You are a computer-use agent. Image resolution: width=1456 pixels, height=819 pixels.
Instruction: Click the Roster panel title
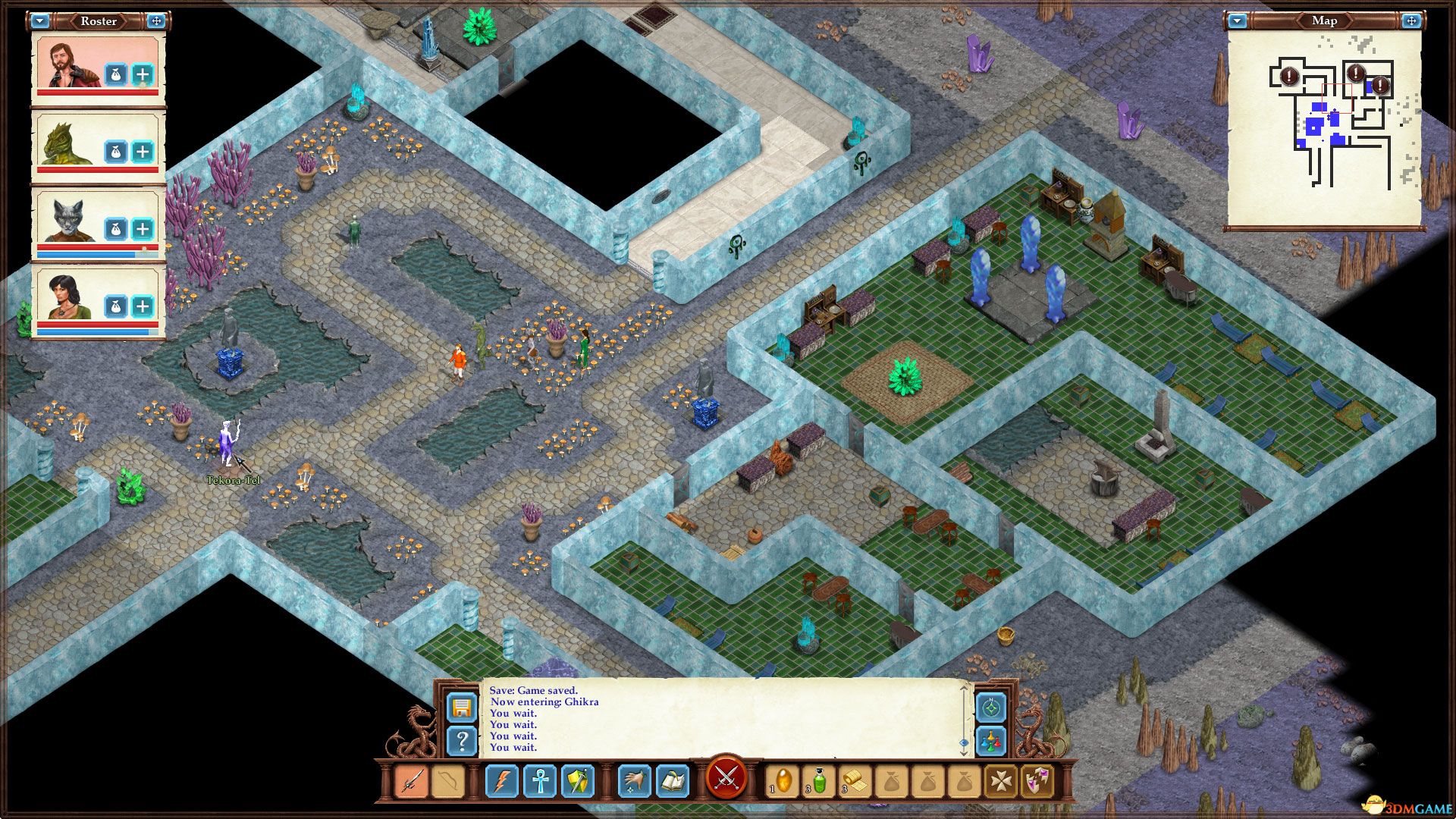point(98,21)
